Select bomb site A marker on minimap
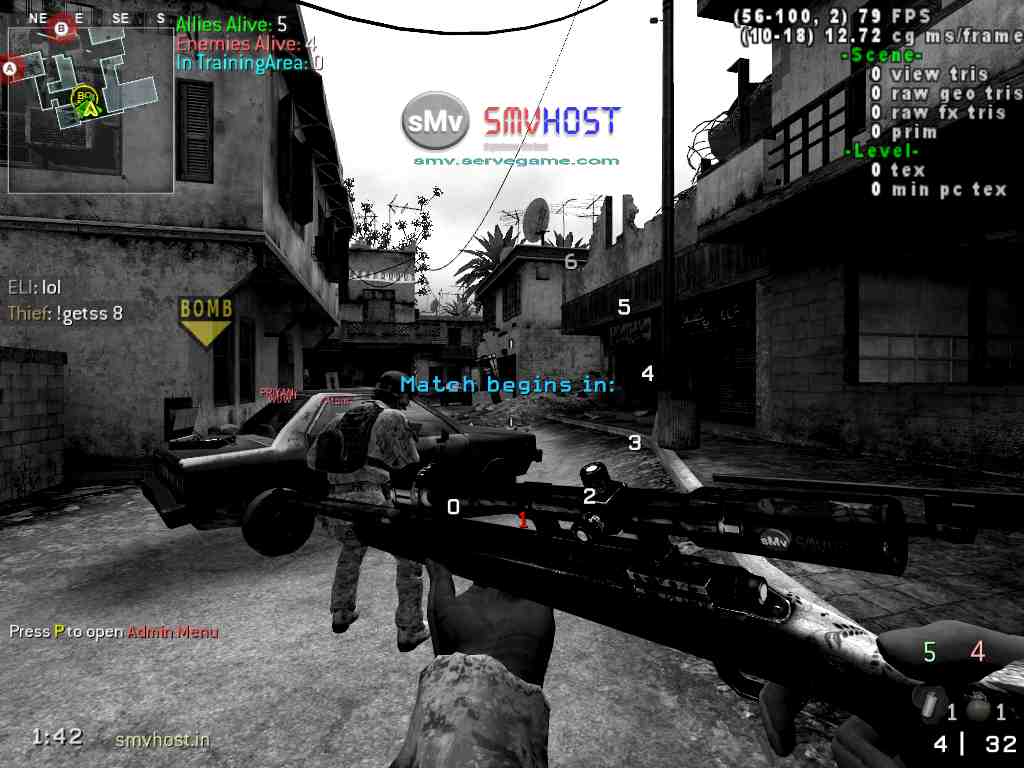The image size is (1024, 768). pyautogui.click(x=11, y=68)
